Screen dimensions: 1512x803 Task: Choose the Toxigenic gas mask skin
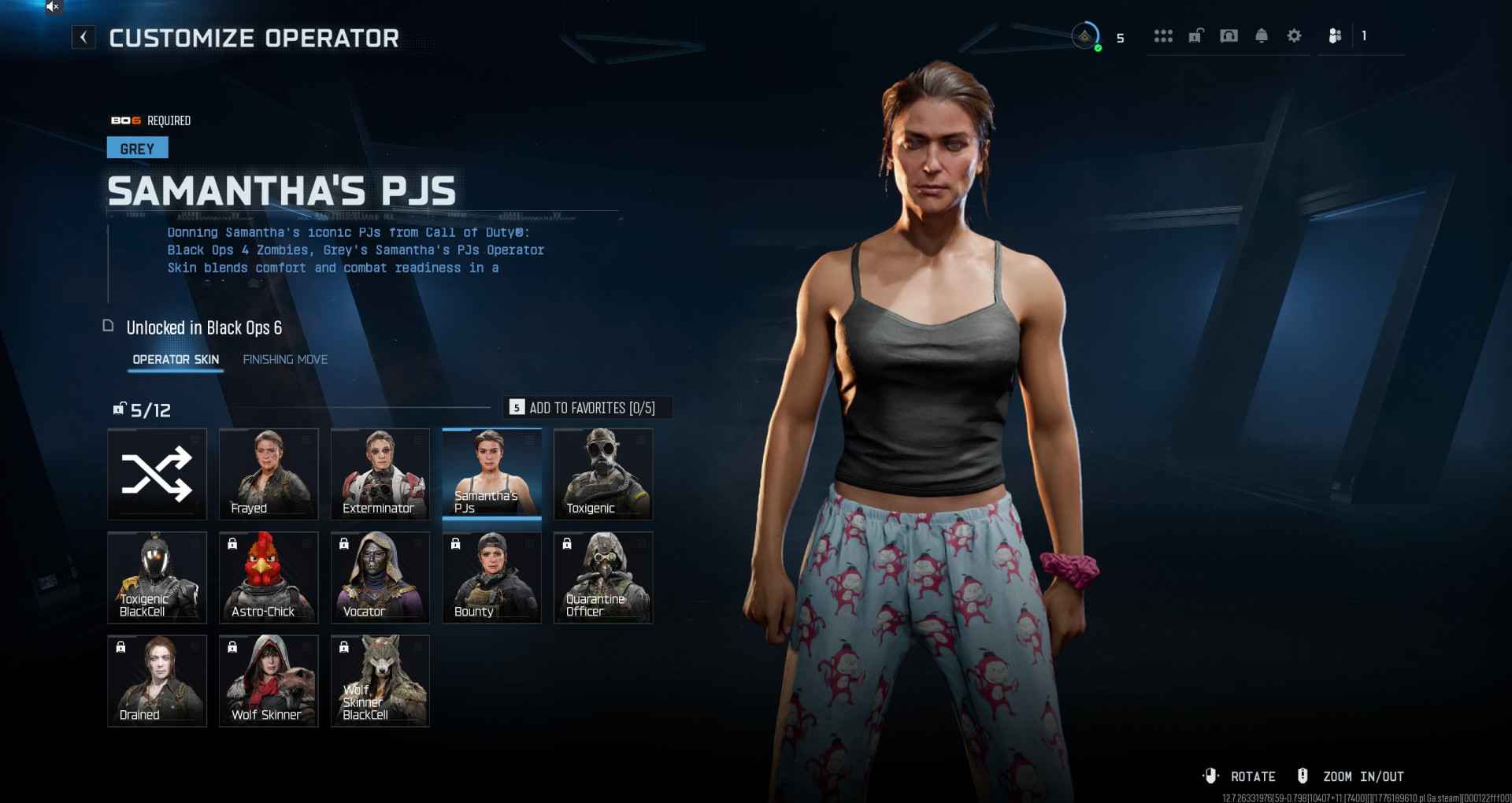coord(603,474)
